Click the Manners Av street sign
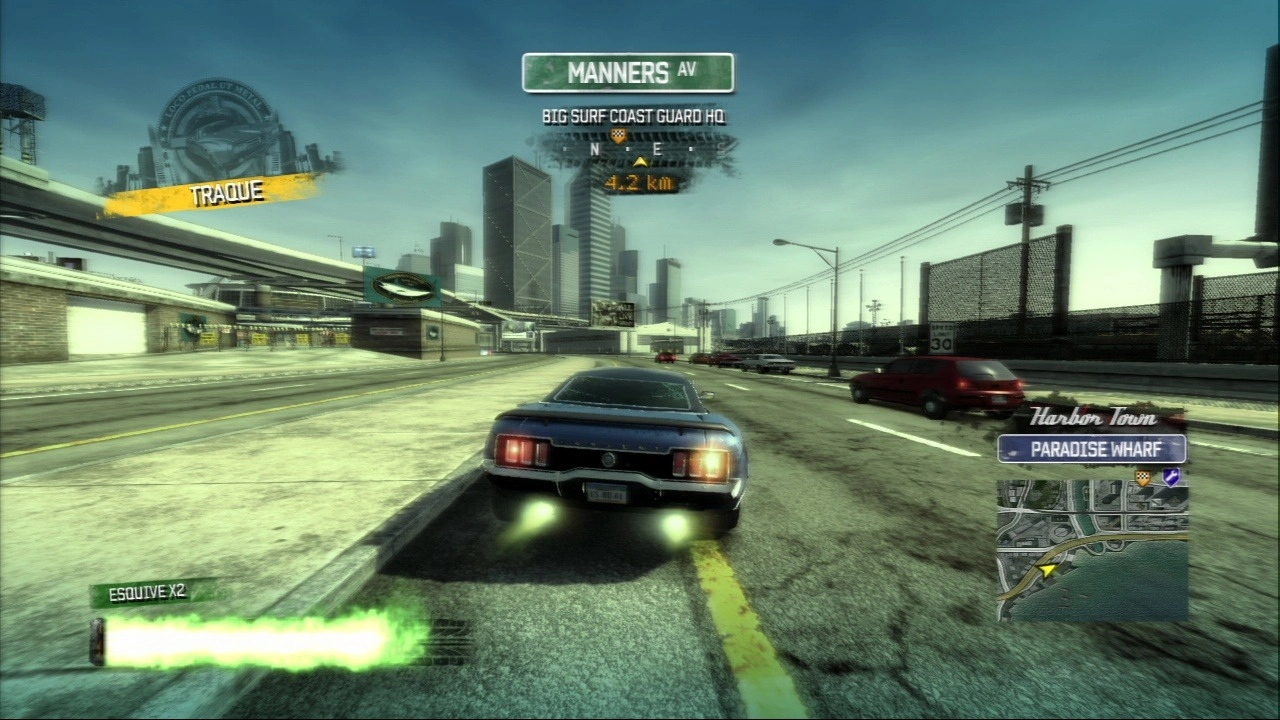 (628, 73)
